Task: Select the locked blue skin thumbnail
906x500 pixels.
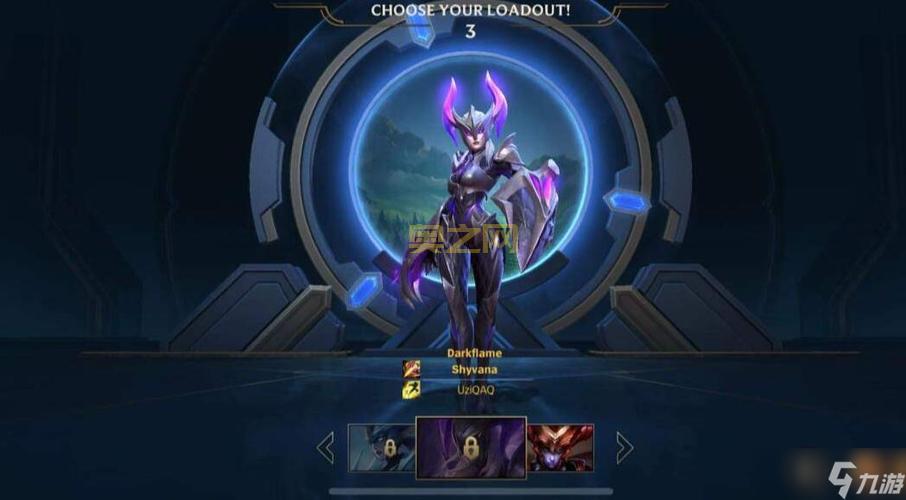Action: pos(380,447)
